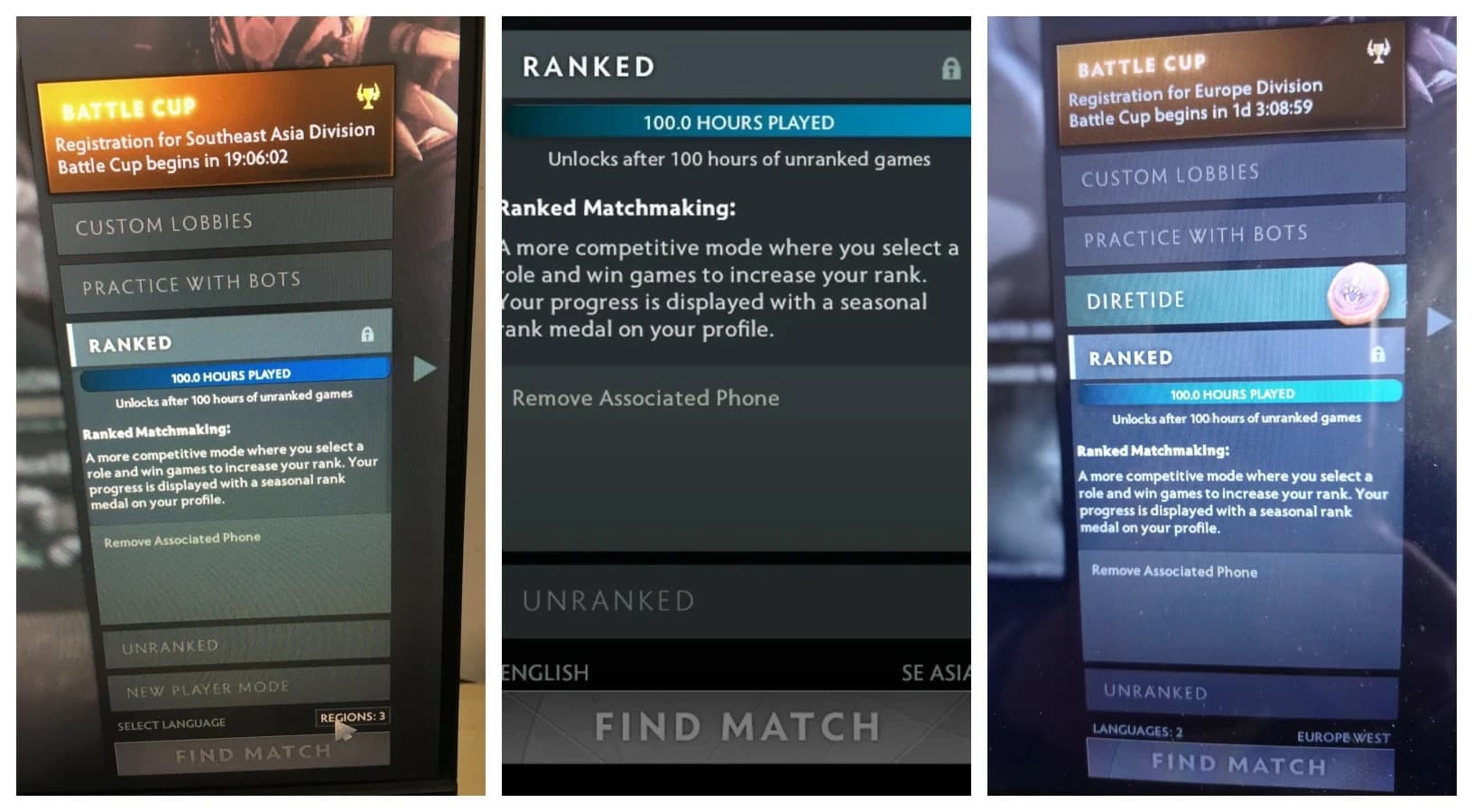Click the mouse cursor arrow near Regions
Screen dimensions: 1473x812
[346, 734]
